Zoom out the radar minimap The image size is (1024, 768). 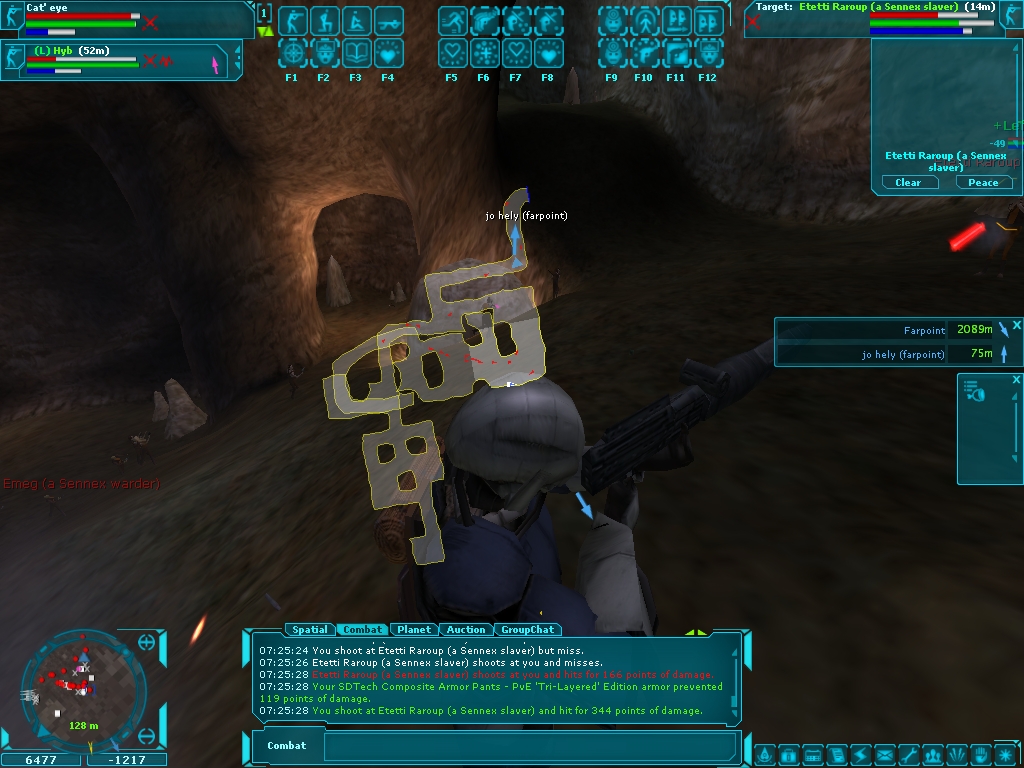click(x=147, y=737)
